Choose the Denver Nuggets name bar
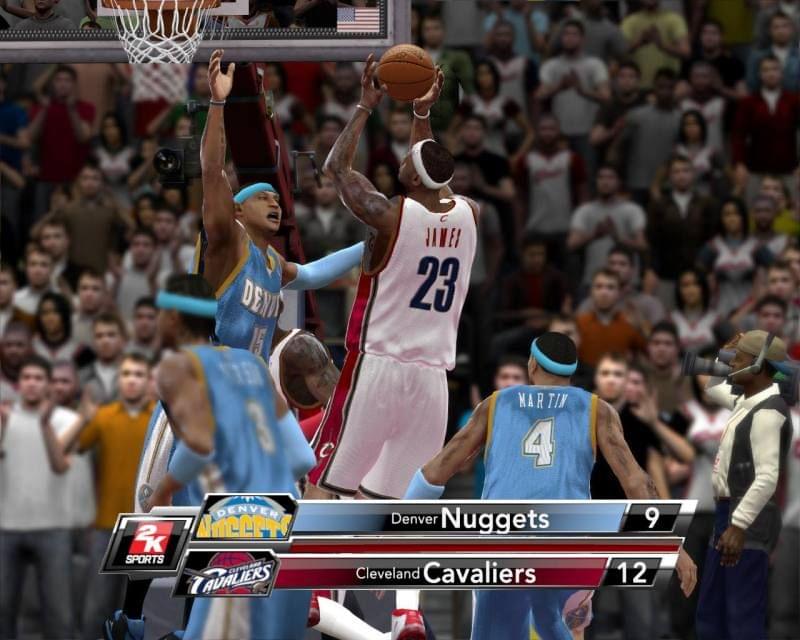Image resolution: width=800 pixels, height=640 pixels. pyautogui.click(x=458, y=518)
